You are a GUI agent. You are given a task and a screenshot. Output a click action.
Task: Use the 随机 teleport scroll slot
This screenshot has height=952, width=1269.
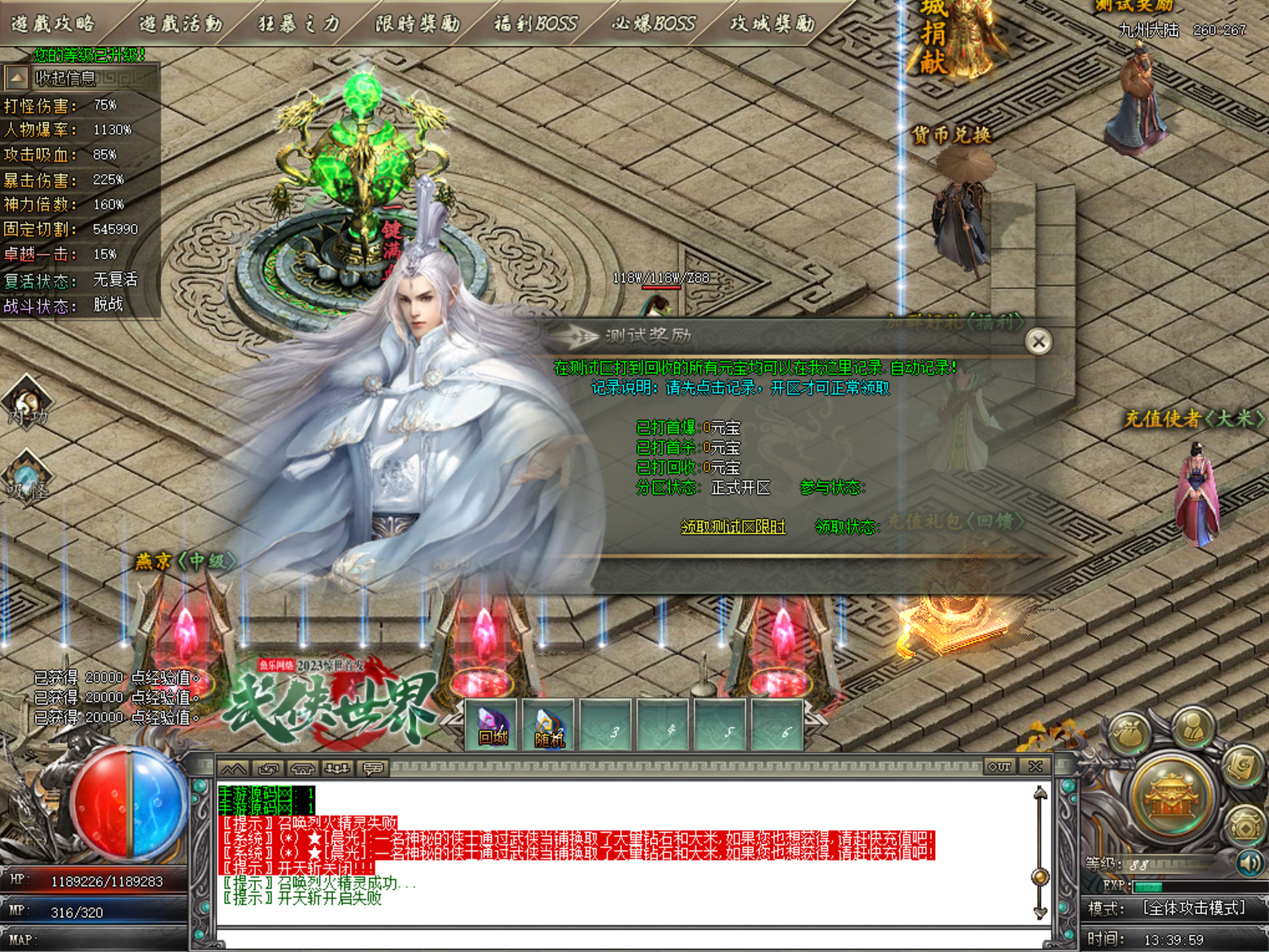click(549, 726)
